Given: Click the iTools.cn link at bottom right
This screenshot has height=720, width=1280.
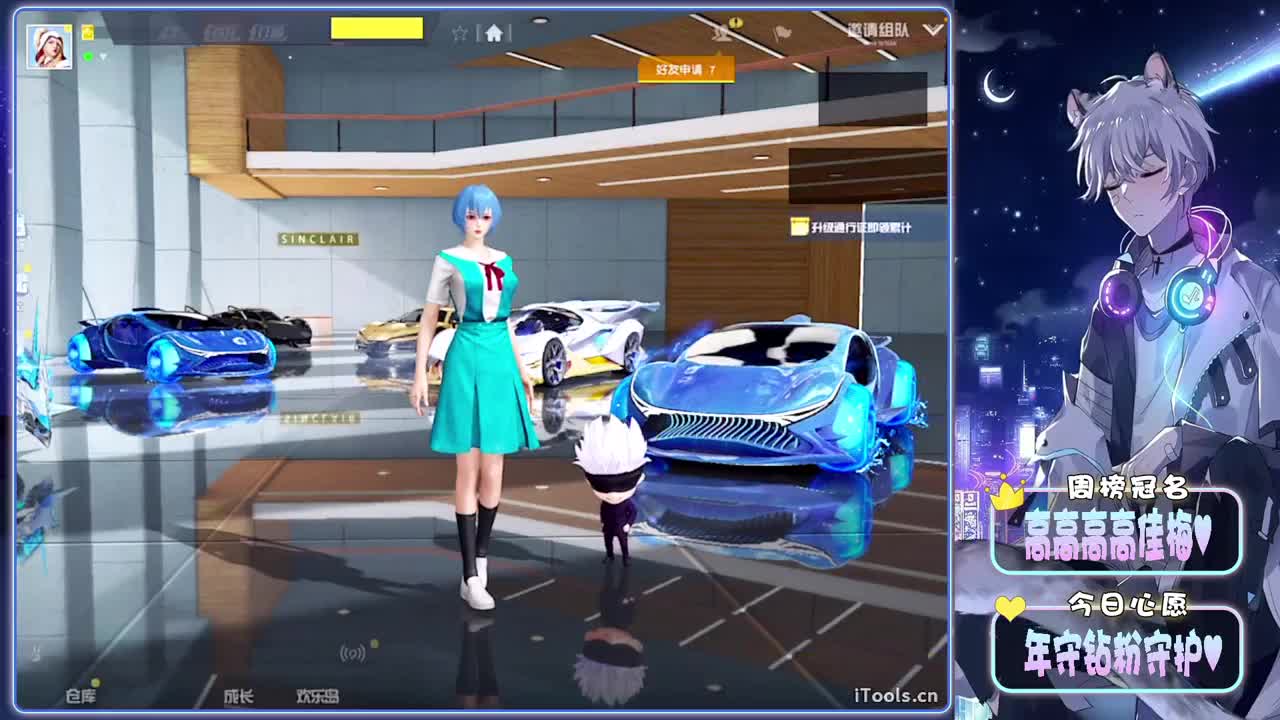Looking at the screenshot, I should tap(897, 693).
